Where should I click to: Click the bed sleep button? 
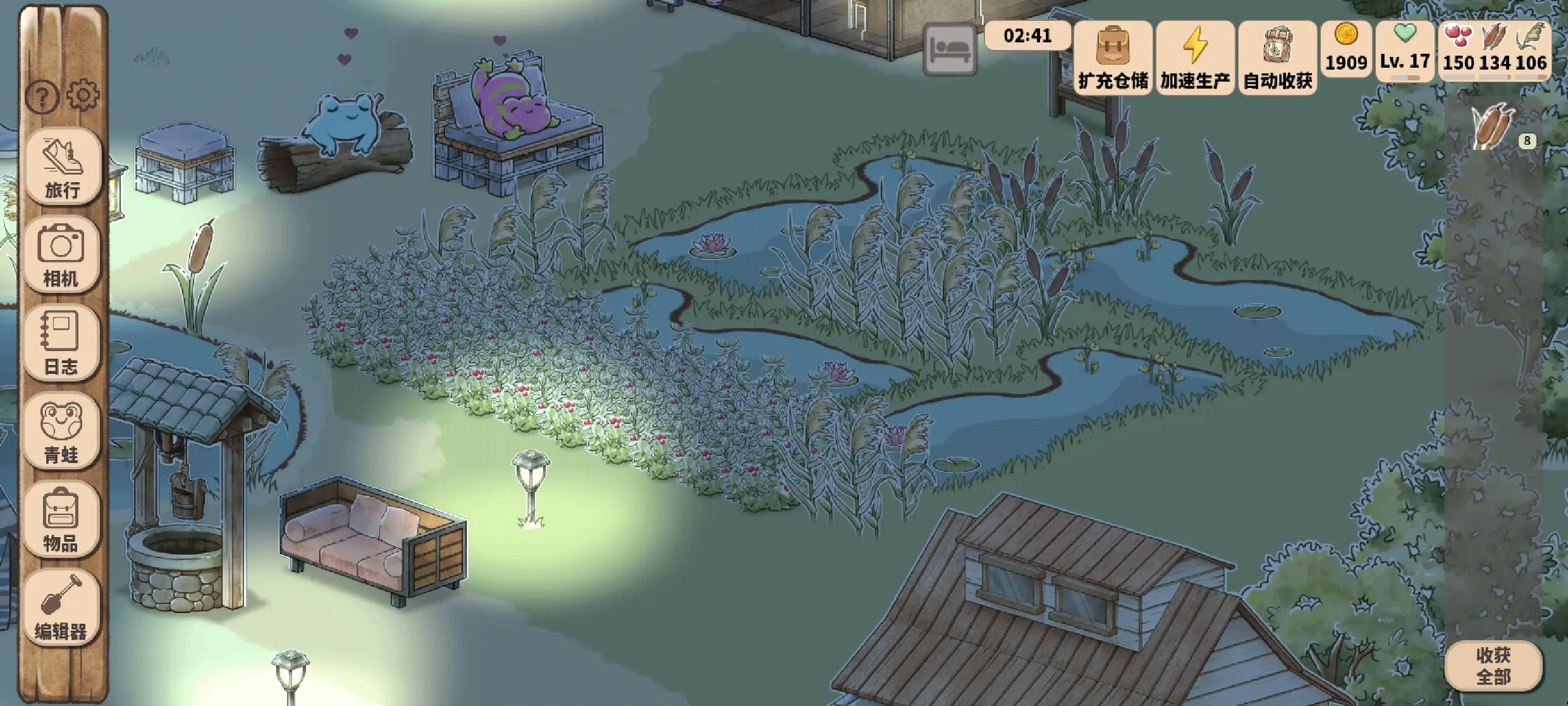point(950,49)
